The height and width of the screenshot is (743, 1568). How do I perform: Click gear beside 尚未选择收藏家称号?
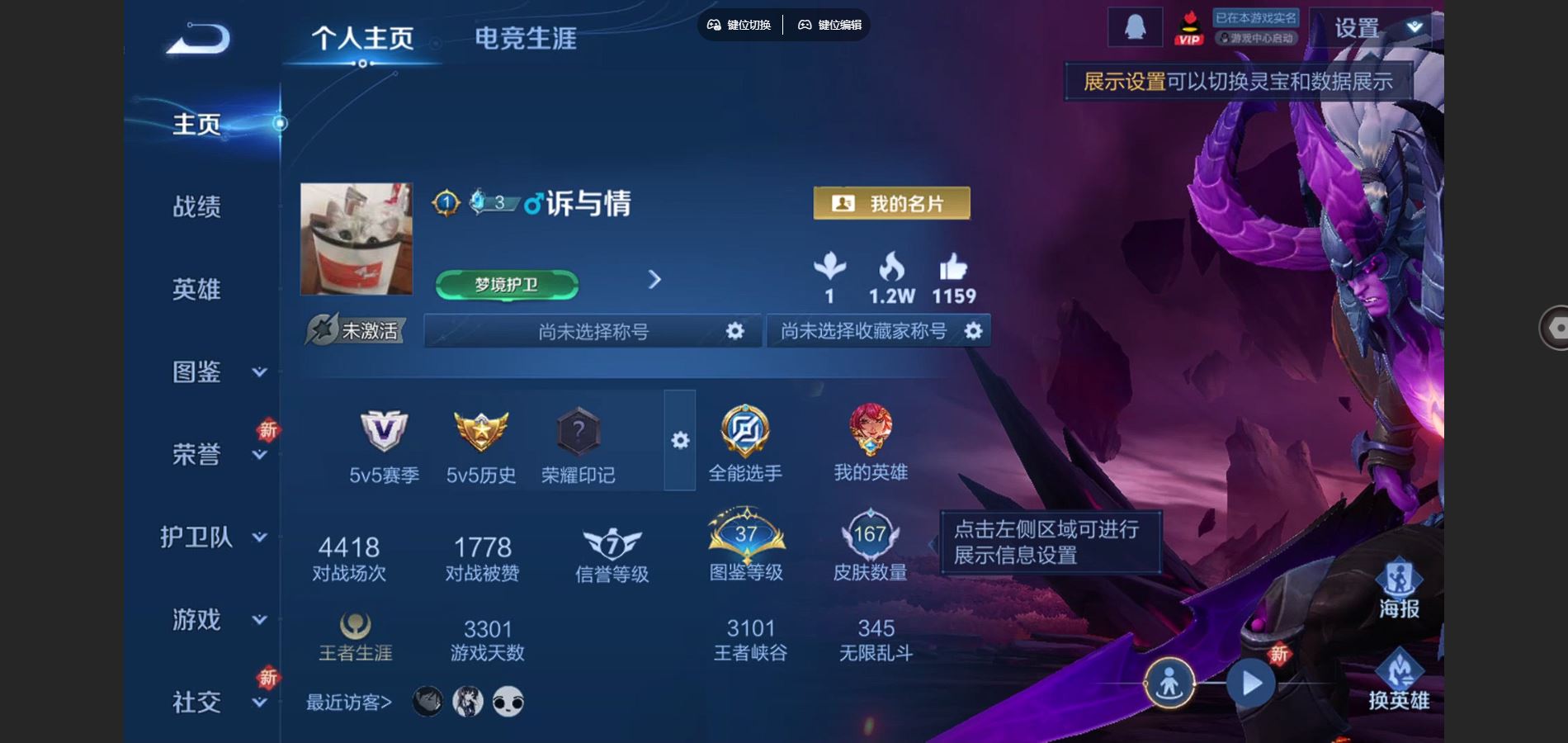[974, 330]
